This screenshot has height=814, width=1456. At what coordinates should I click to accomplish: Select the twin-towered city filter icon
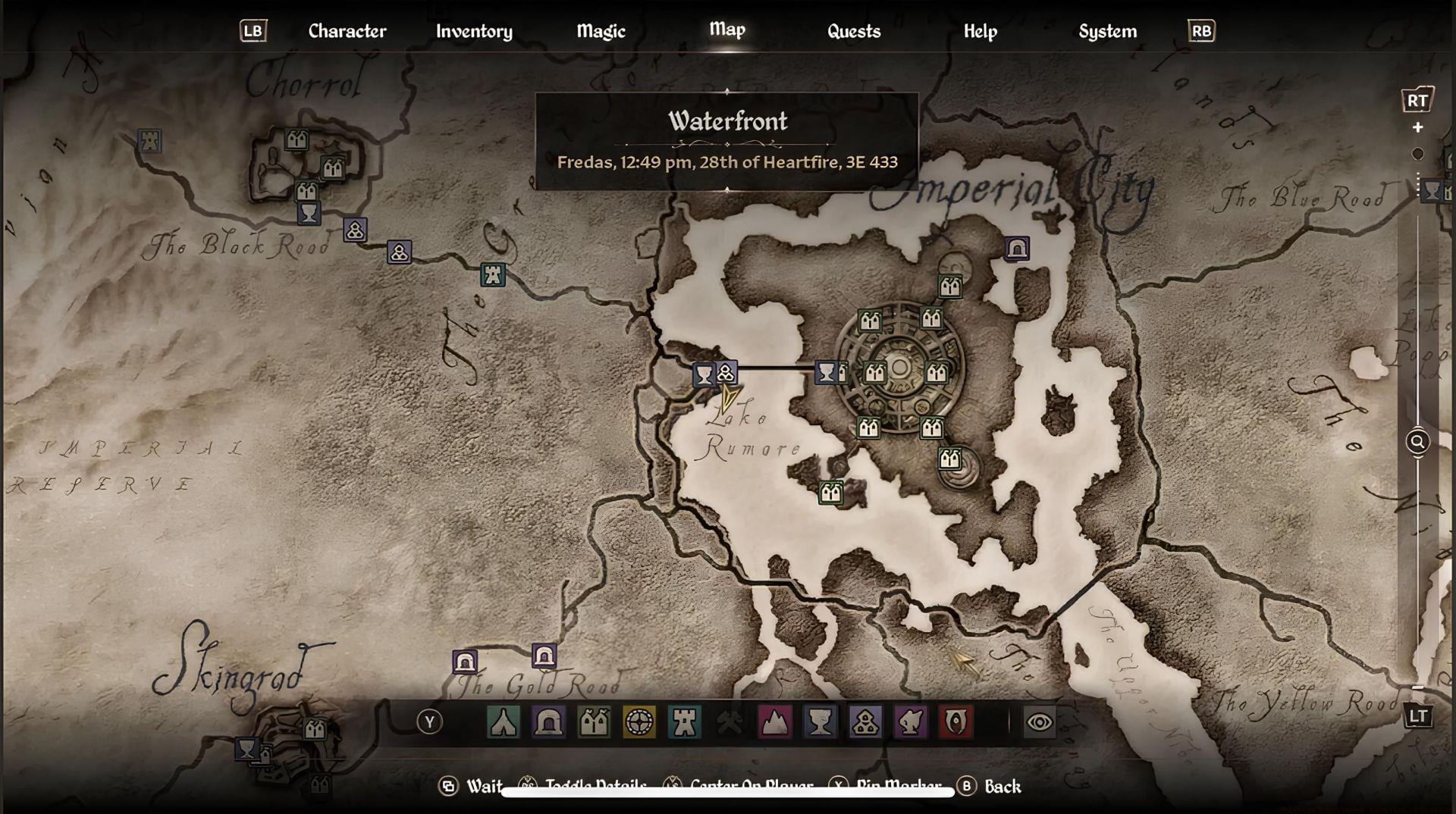[594, 722]
